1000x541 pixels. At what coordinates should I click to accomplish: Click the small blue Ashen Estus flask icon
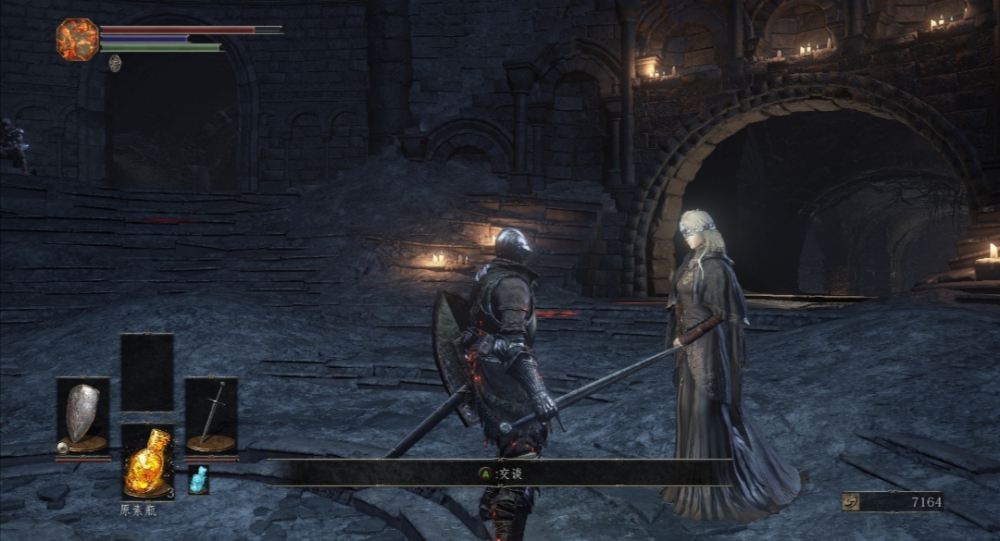198,480
